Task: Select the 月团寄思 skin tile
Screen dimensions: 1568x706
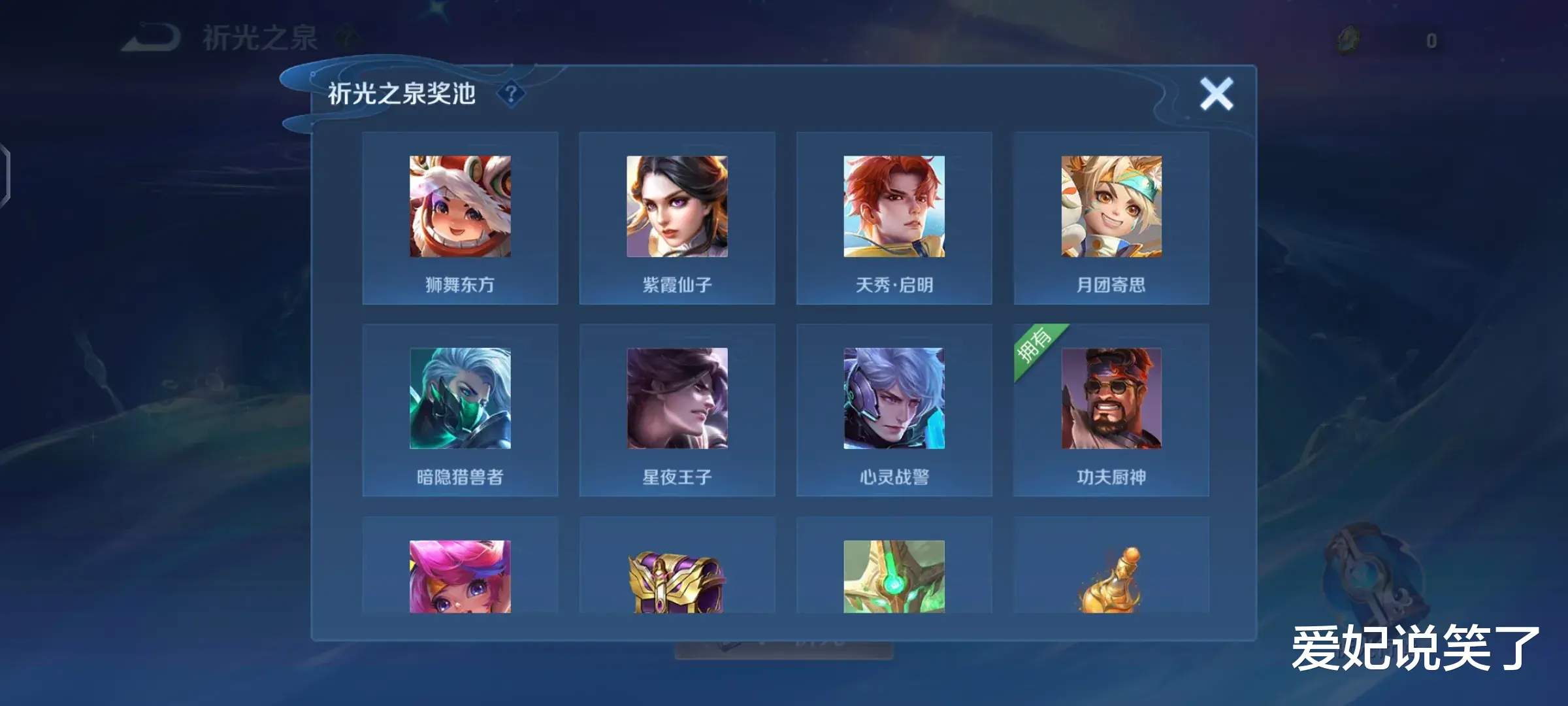Action: (x=1111, y=218)
